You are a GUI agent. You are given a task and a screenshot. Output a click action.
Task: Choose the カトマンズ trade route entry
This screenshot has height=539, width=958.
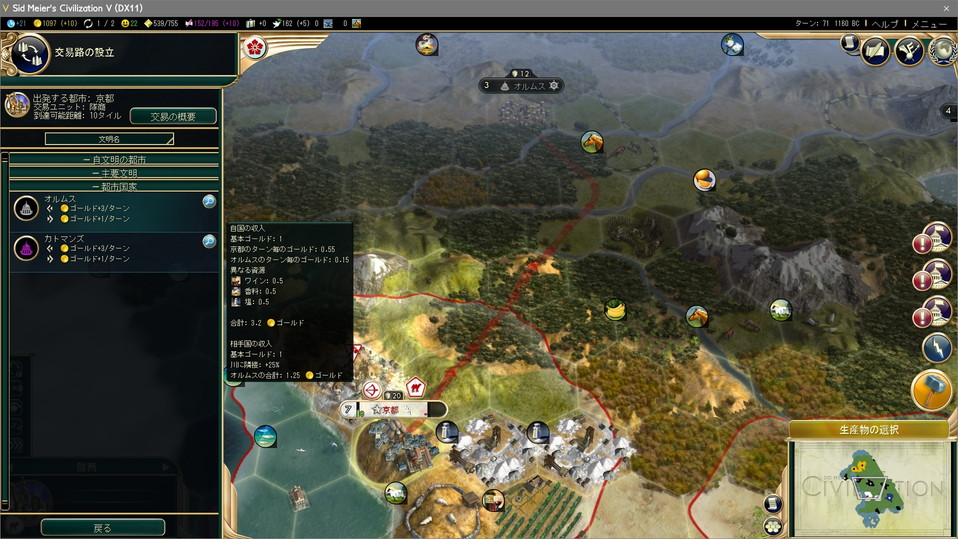(110, 248)
